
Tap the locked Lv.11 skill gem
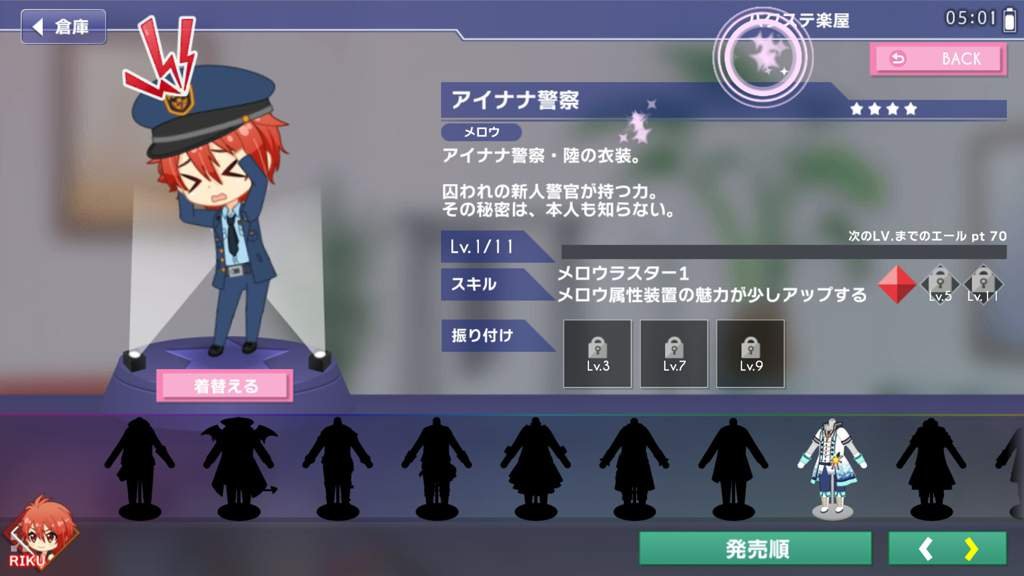982,285
